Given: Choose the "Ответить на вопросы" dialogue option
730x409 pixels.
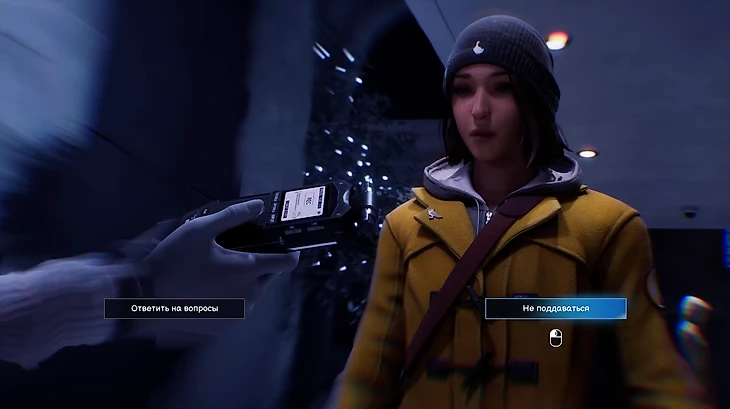Looking at the screenshot, I should click(174, 308).
